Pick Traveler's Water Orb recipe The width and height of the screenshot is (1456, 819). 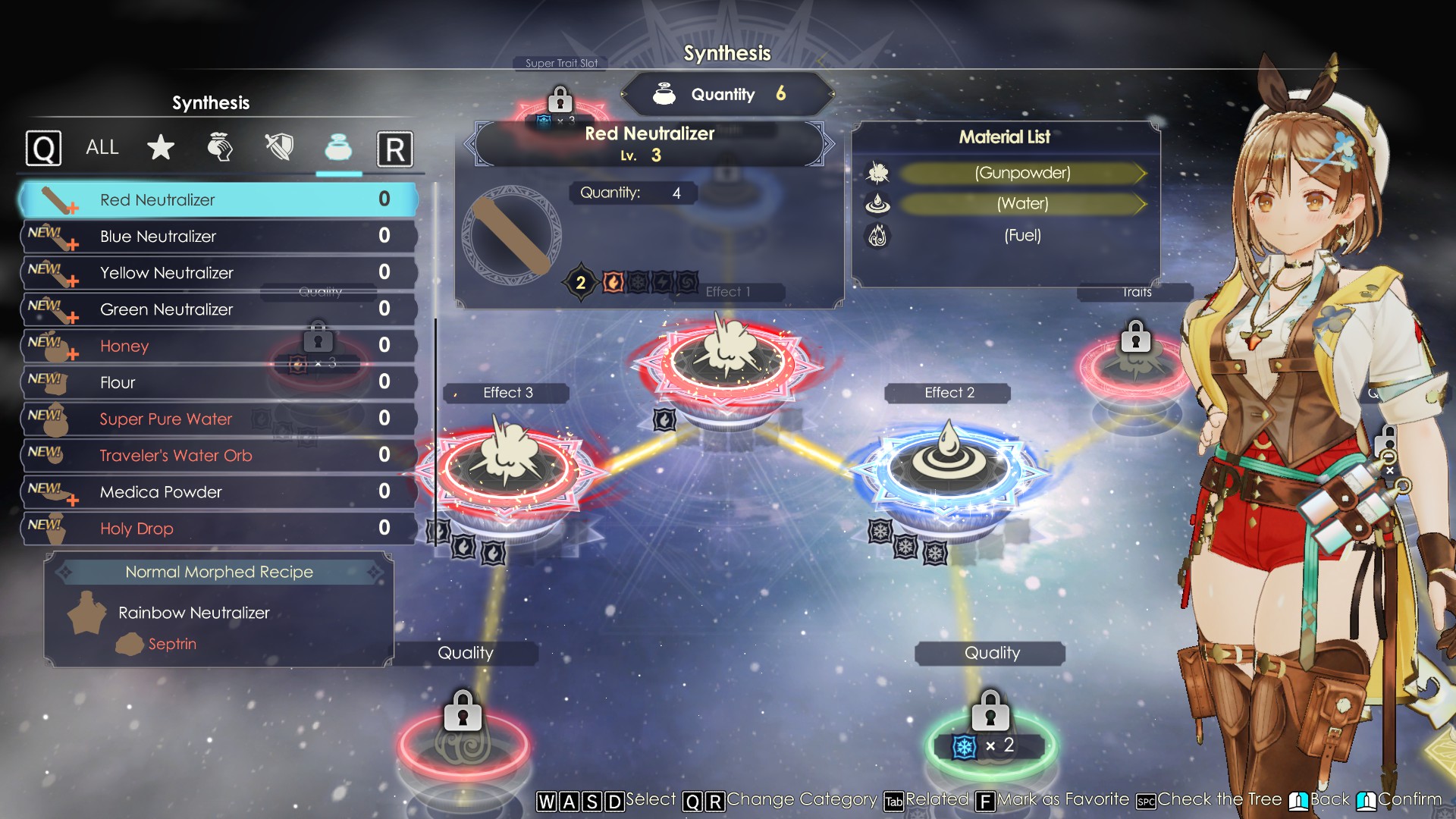point(218,456)
